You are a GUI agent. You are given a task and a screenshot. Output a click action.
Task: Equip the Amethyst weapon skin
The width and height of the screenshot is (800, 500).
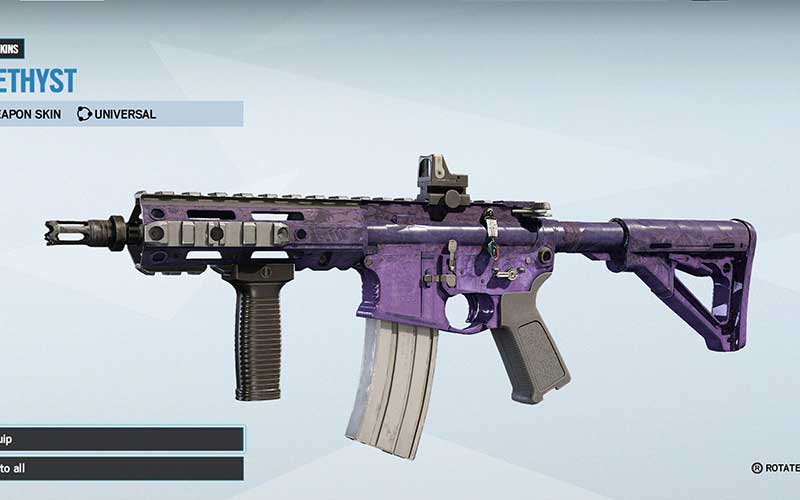(120, 438)
